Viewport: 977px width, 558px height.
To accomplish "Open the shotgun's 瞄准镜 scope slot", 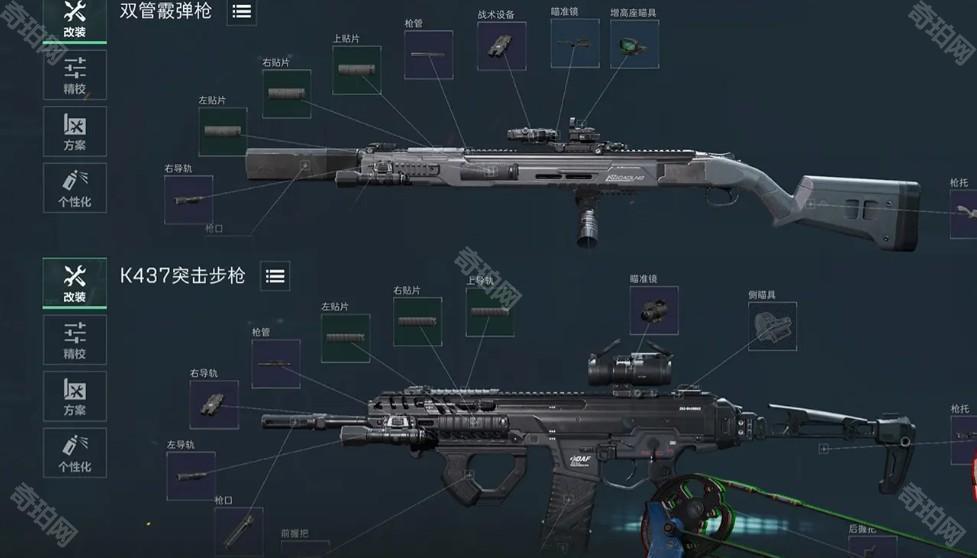I will [x=575, y=44].
